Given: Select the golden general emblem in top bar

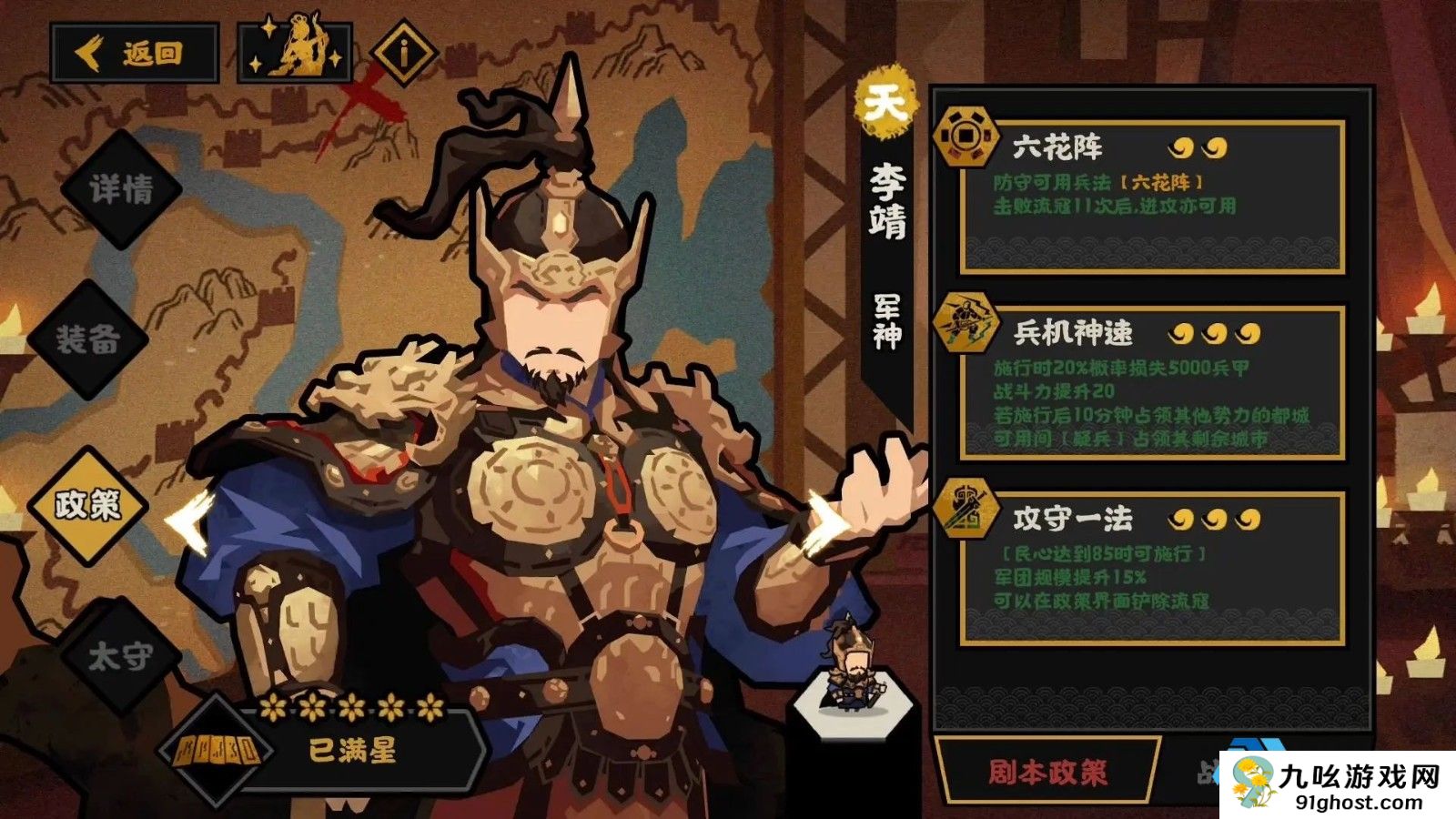Looking at the screenshot, I should point(296,50).
